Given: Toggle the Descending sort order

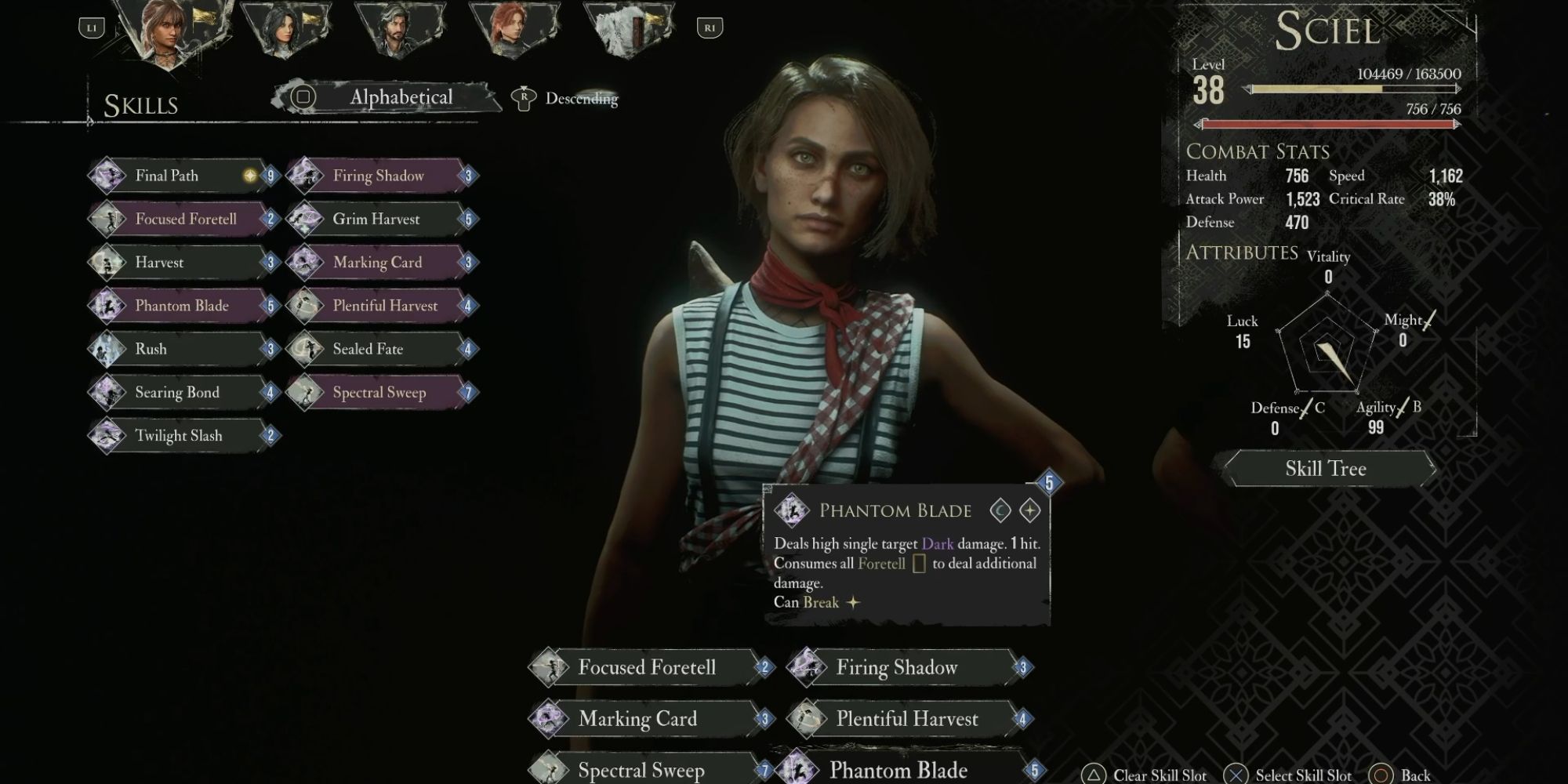Looking at the screenshot, I should click(580, 99).
